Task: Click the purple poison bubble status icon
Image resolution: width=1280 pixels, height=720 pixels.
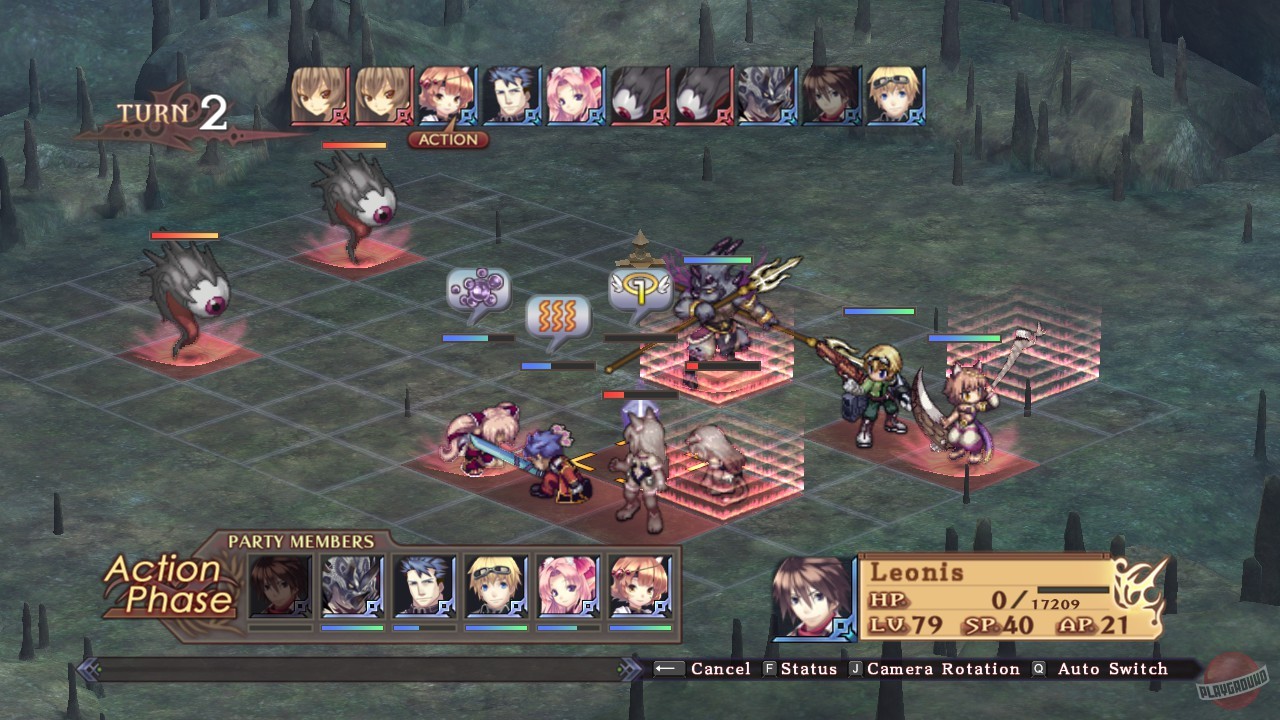Action: tap(480, 290)
